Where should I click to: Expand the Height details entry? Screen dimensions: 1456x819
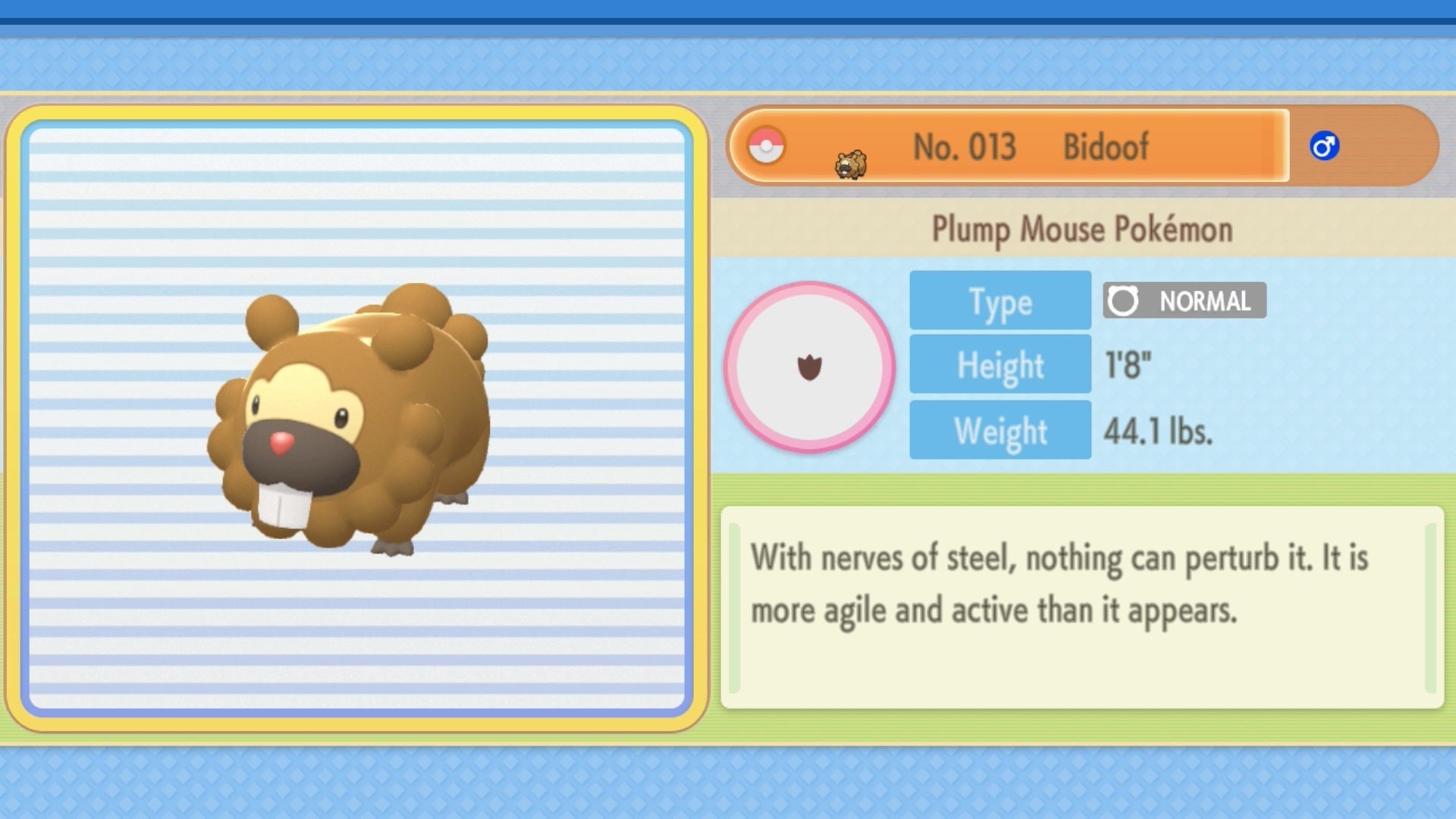click(x=999, y=364)
